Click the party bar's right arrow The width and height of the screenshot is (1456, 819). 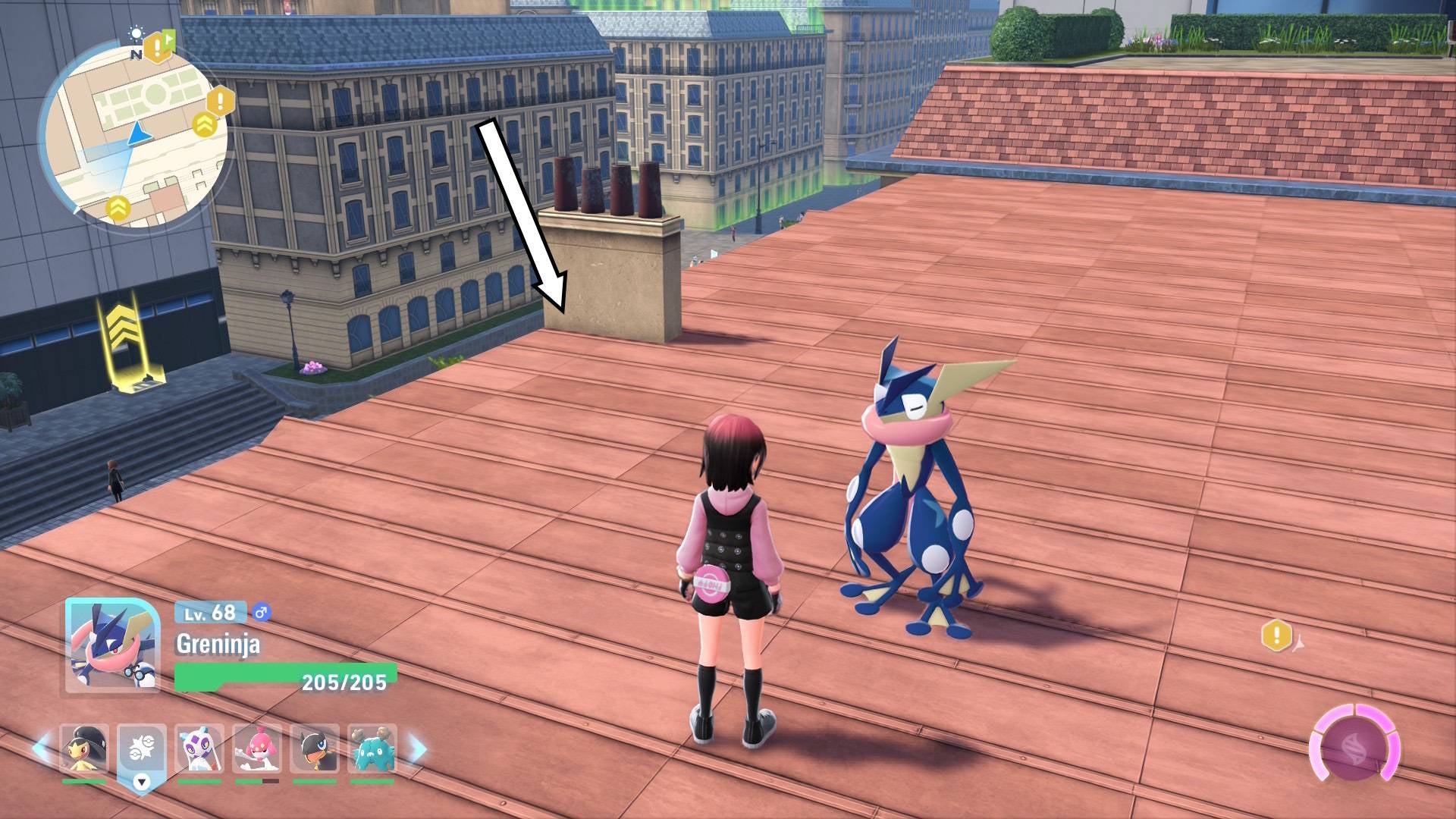pyautogui.click(x=418, y=748)
